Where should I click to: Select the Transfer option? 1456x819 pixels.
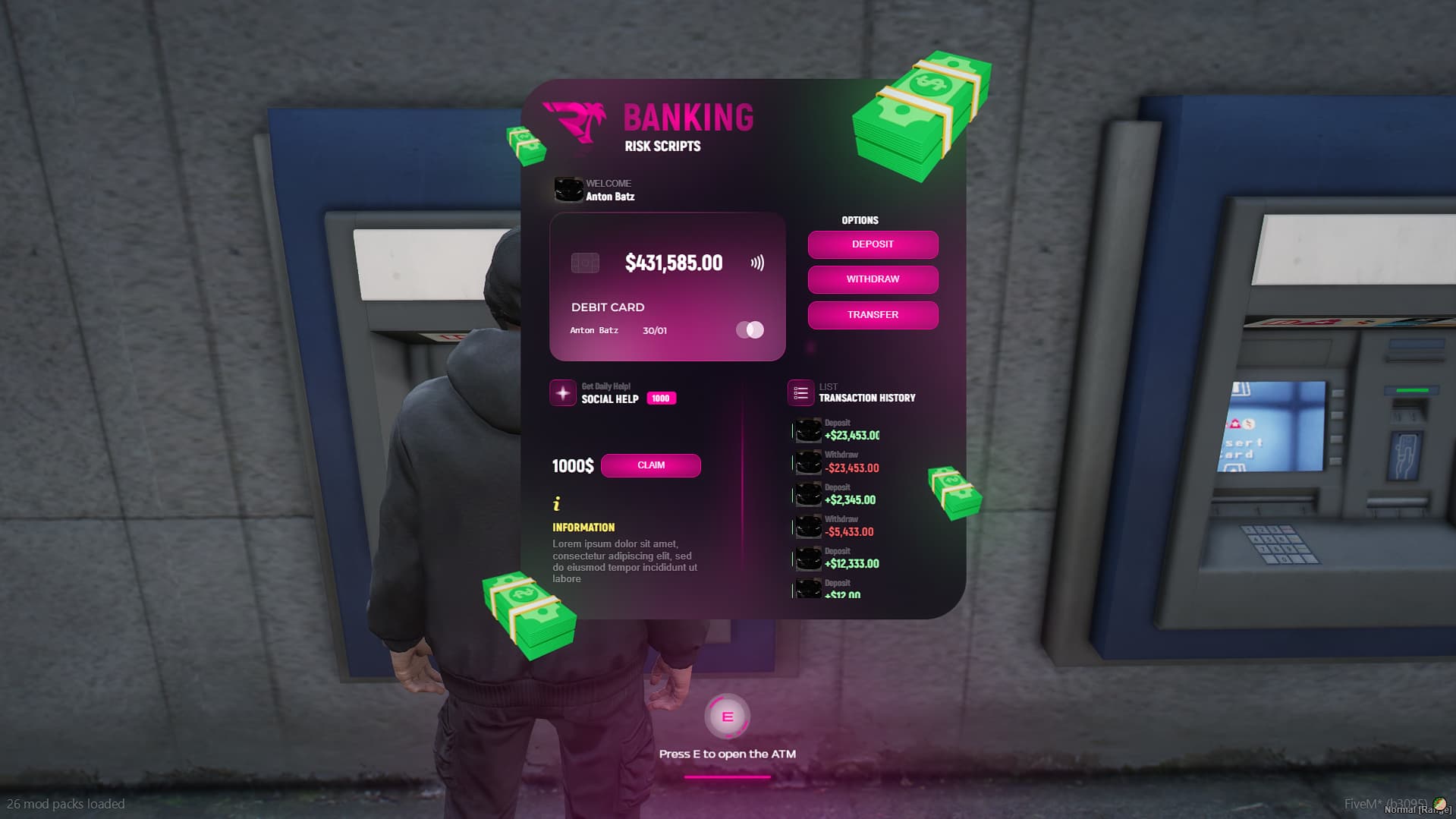[873, 314]
